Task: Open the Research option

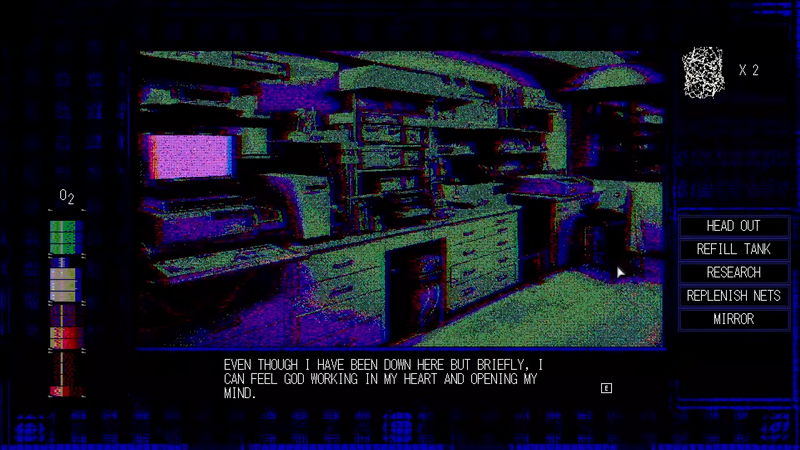Action: click(733, 272)
